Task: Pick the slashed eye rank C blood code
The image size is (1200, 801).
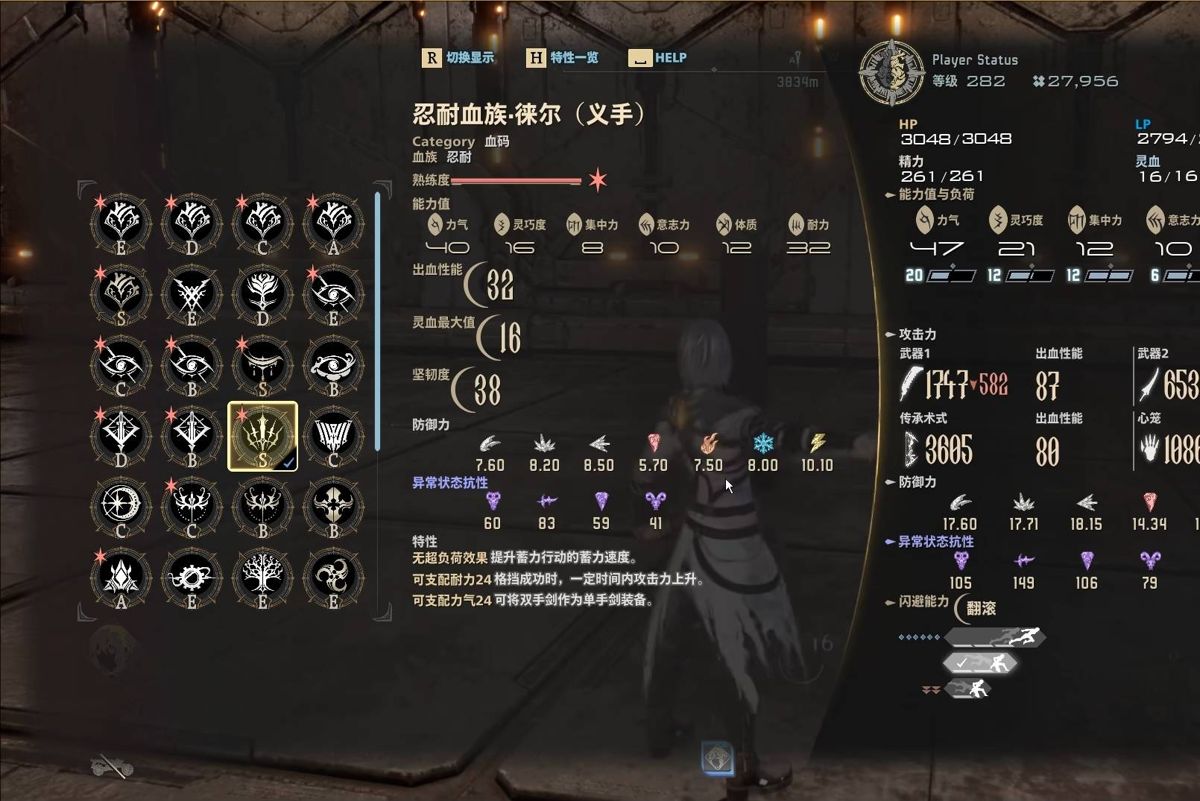Action: click(121, 365)
